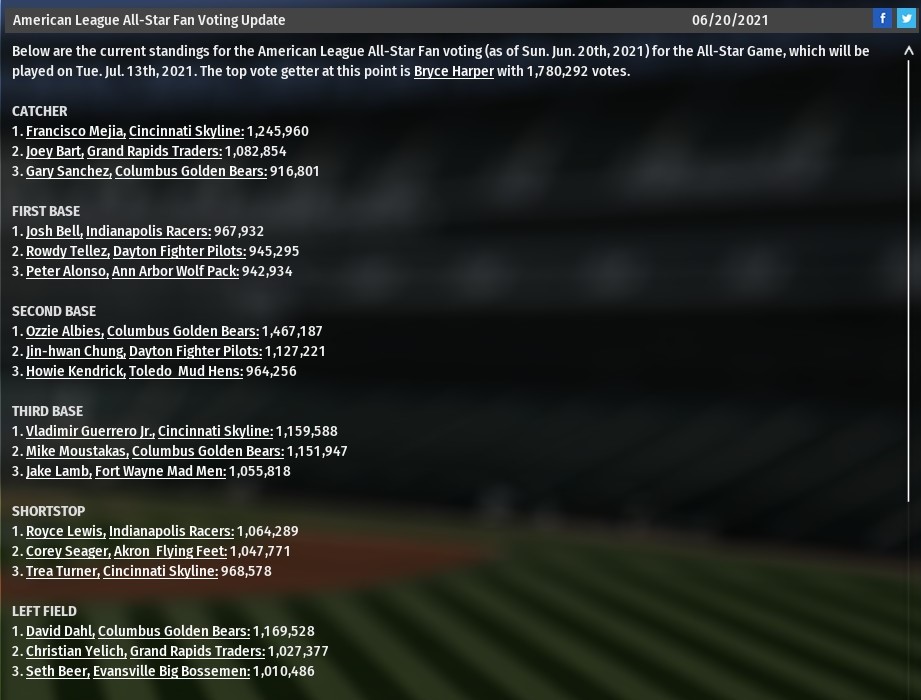Screen dimensions: 921x700
Task: Select player Gary Sanchez
Action: (x=68, y=171)
